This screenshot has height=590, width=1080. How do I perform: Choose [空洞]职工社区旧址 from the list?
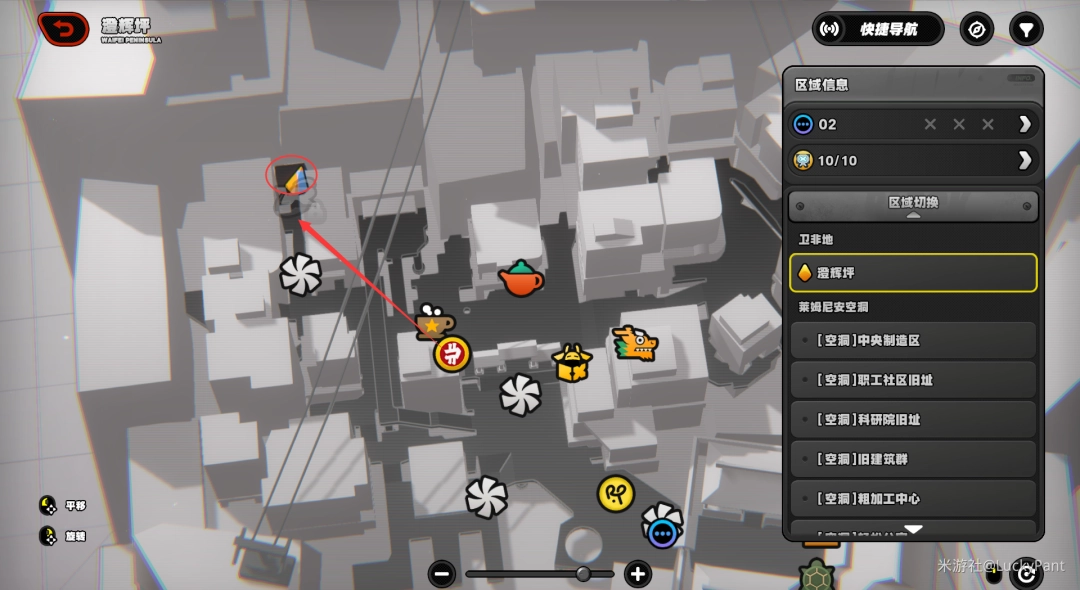pyautogui.click(x=913, y=380)
